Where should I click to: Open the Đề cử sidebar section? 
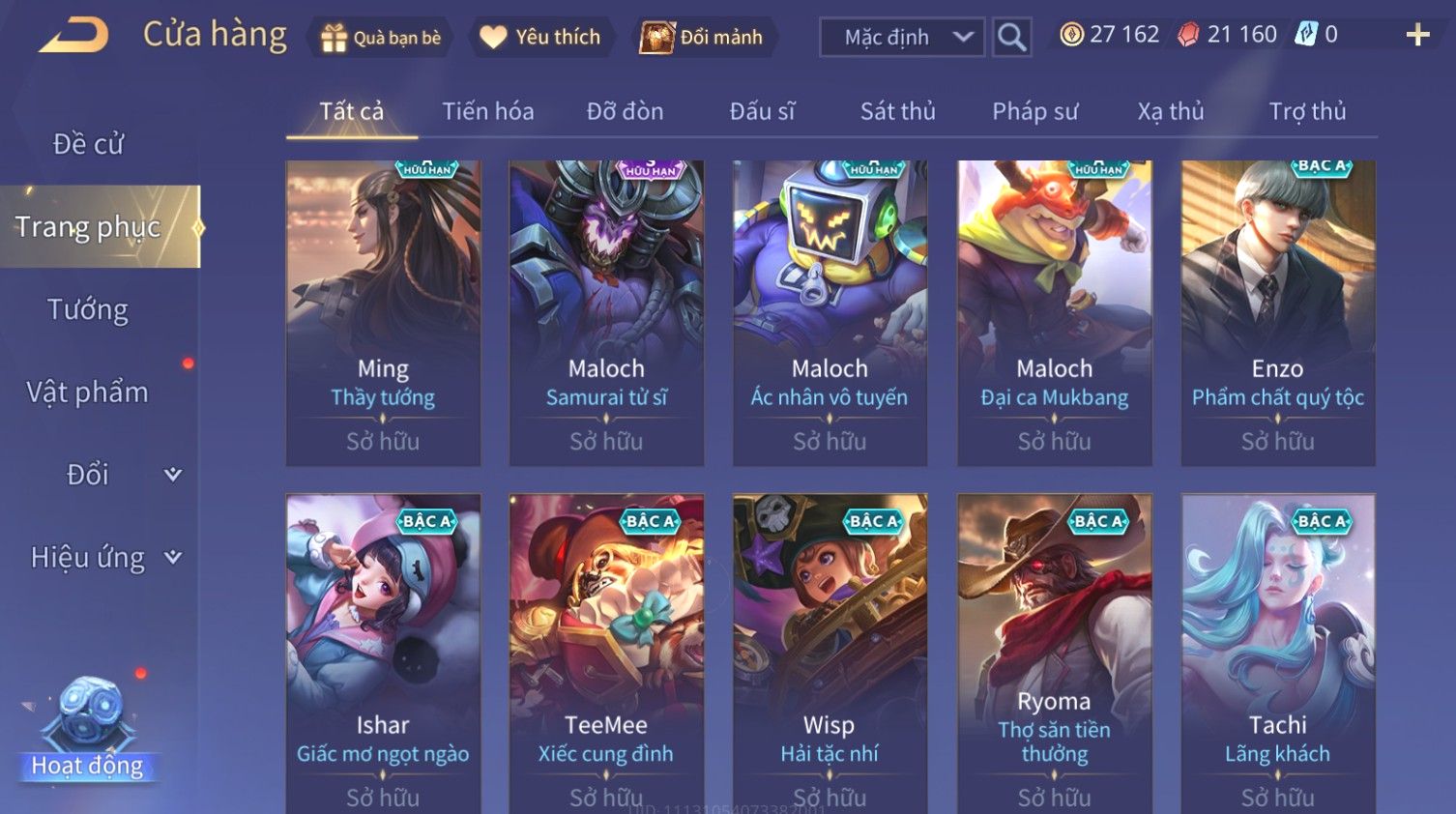tap(88, 144)
